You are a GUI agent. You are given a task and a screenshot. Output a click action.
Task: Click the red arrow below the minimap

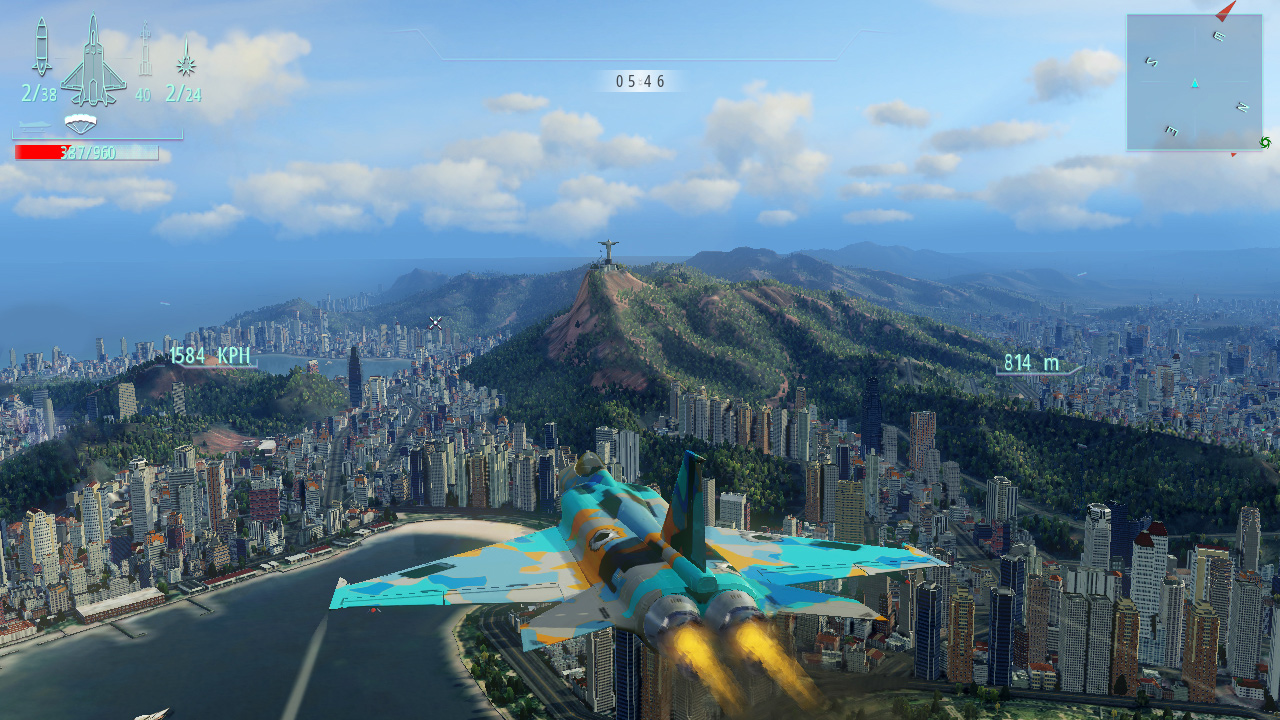coord(1232,154)
